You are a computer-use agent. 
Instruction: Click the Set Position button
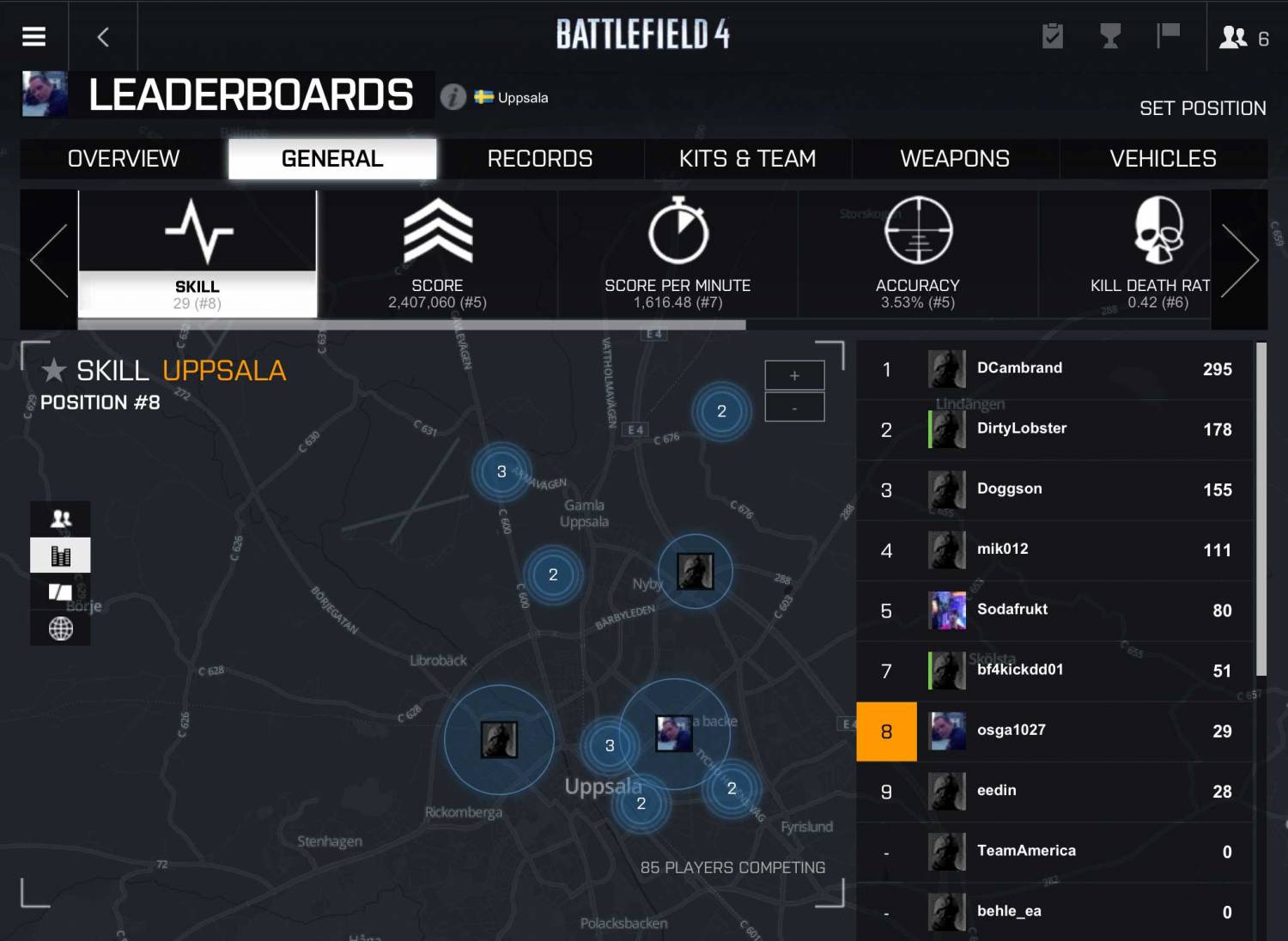[1202, 108]
